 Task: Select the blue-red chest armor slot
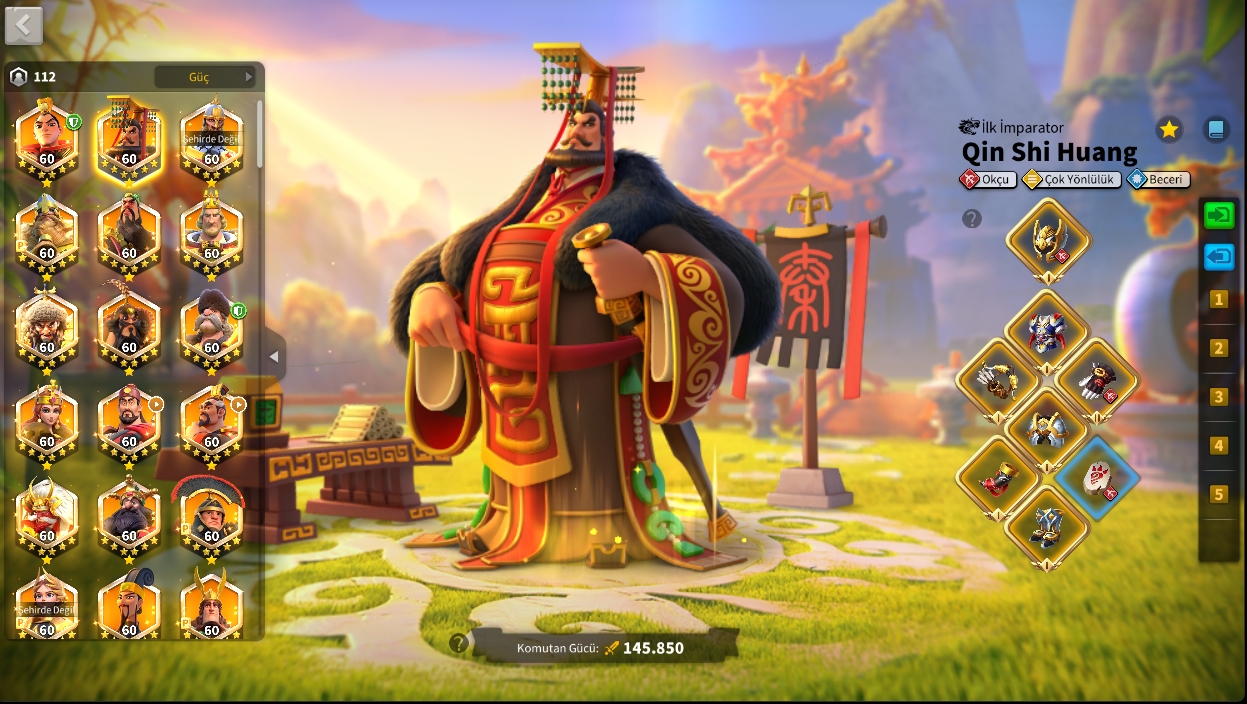point(1047,329)
